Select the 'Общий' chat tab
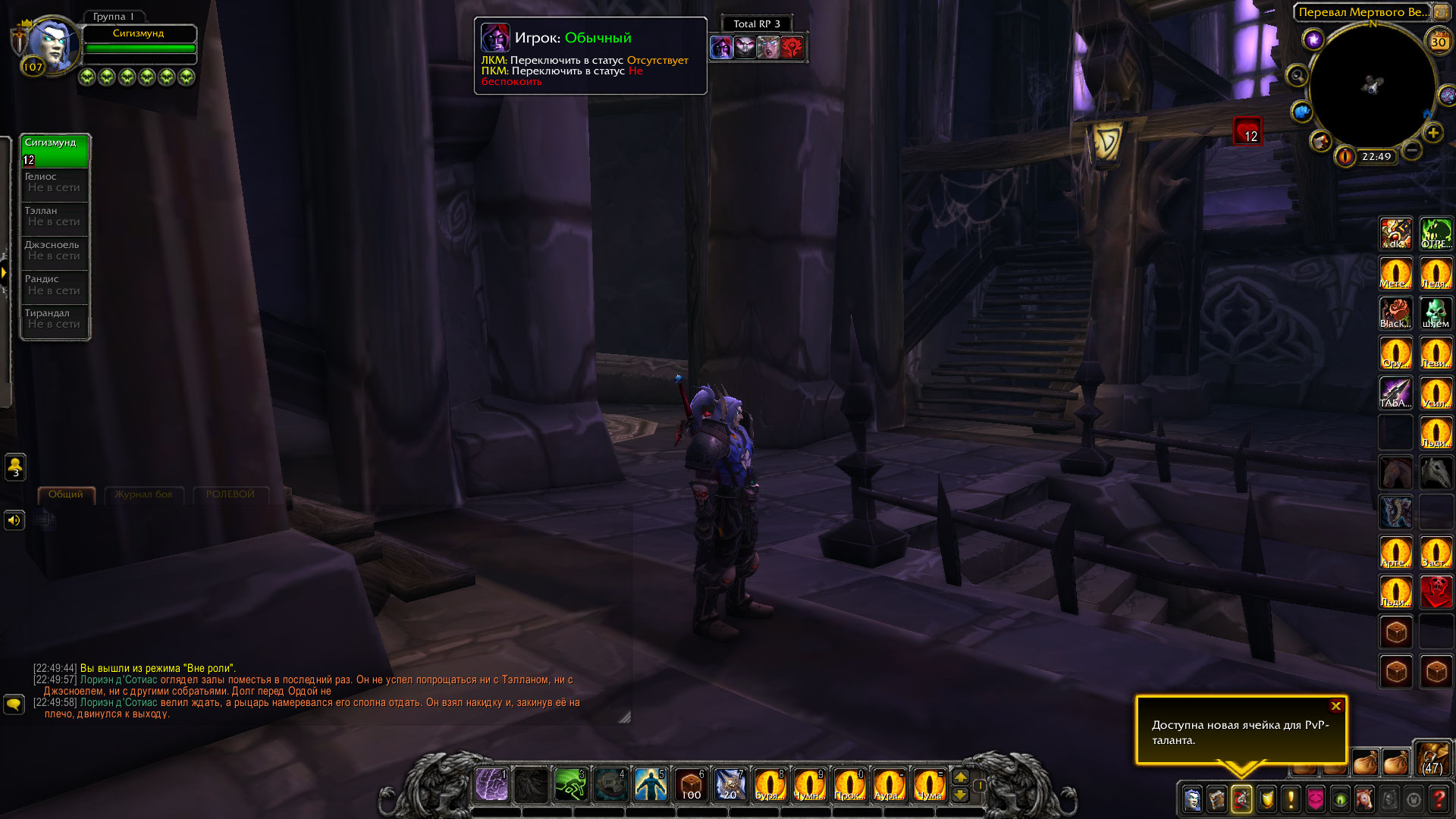The image size is (1456, 819). click(66, 494)
